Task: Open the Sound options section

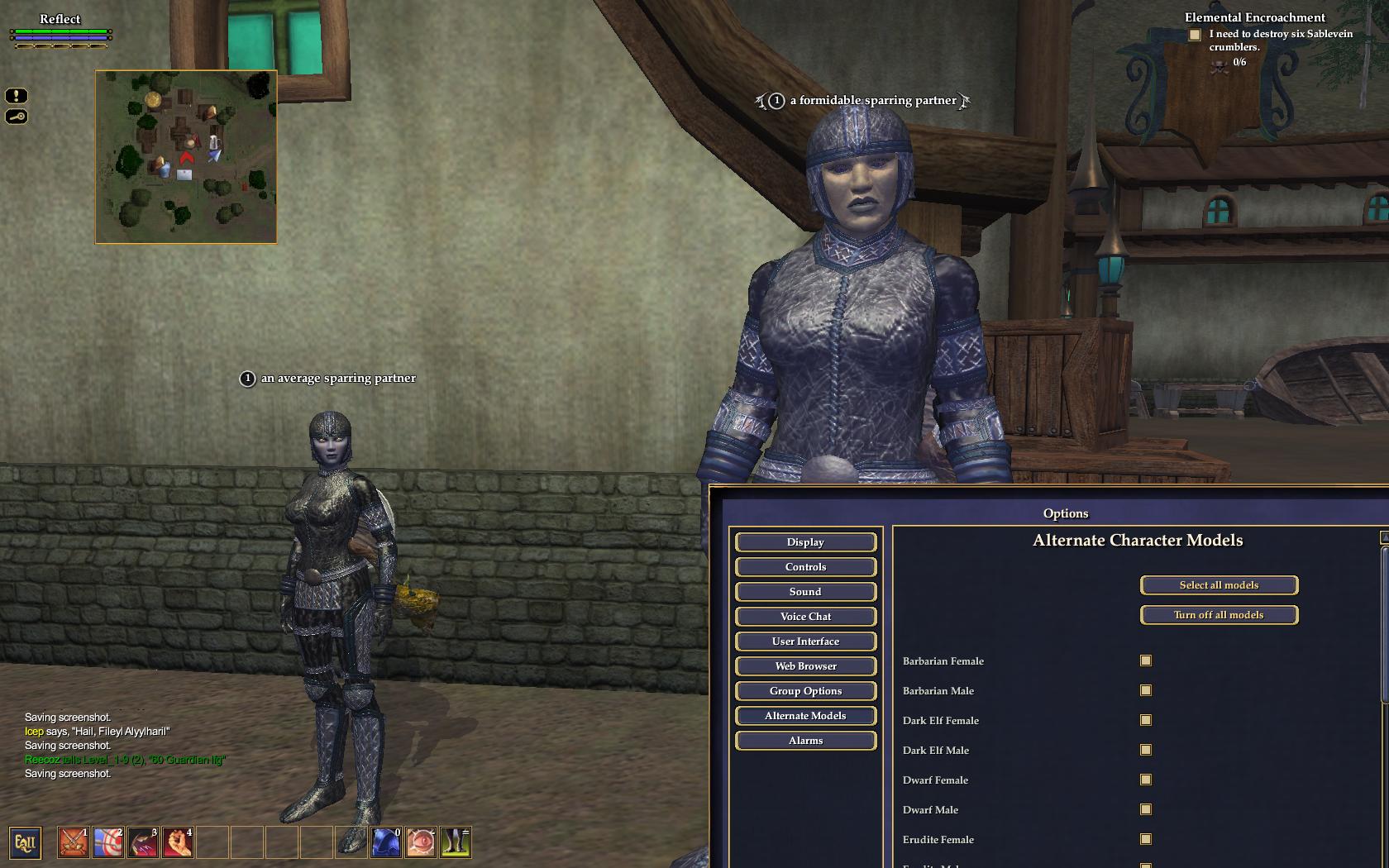Action: 805,592
